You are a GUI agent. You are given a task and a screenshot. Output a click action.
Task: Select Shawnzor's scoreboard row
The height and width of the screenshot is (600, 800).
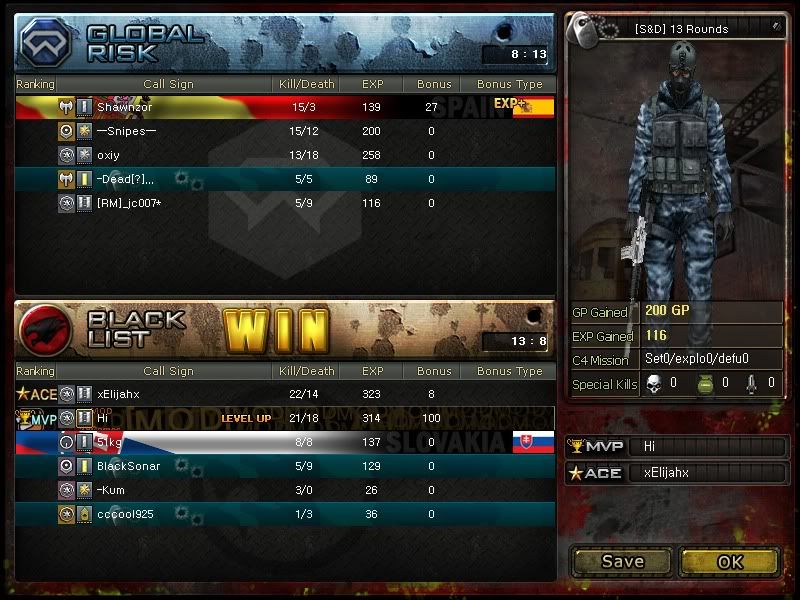coord(285,107)
